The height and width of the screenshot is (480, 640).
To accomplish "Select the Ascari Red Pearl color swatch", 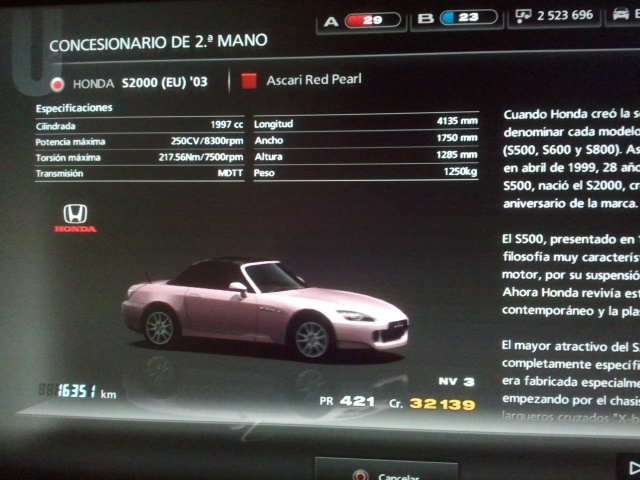I will pyautogui.click(x=249, y=80).
